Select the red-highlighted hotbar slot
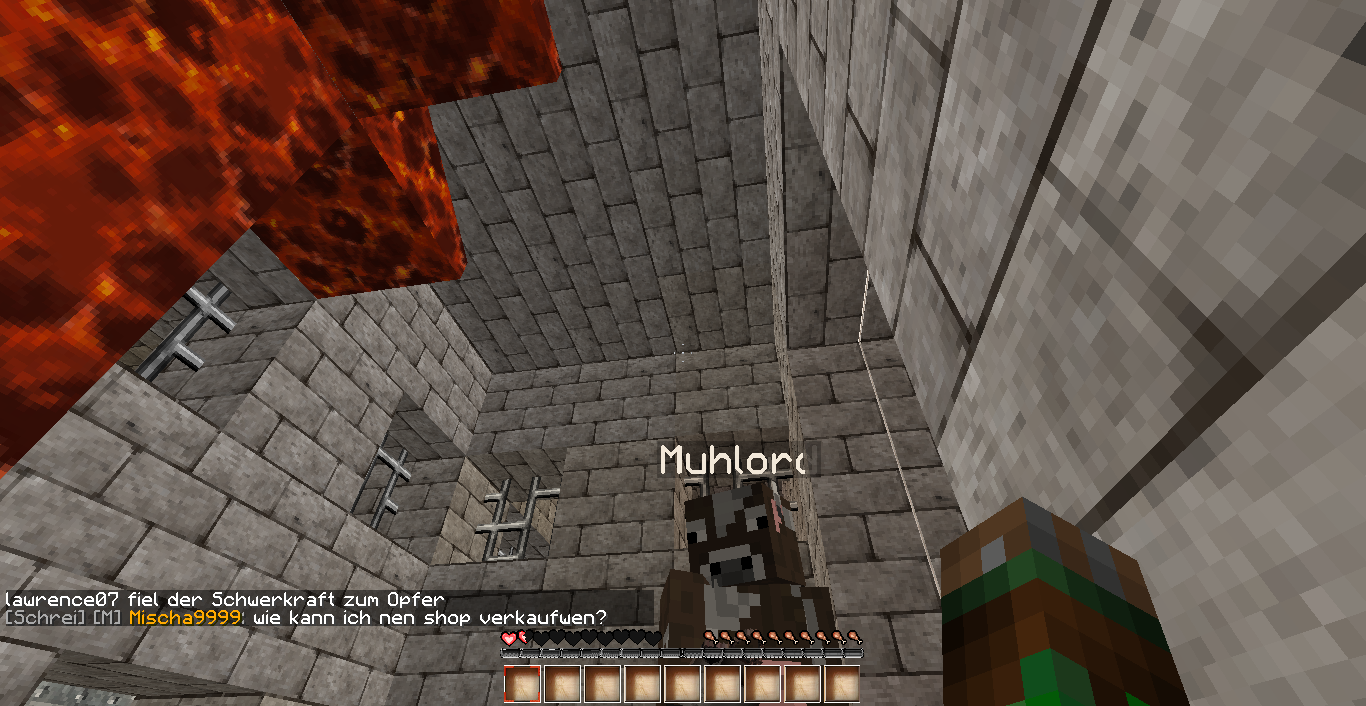Image resolution: width=1366 pixels, height=706 pixels. point(522,684)
